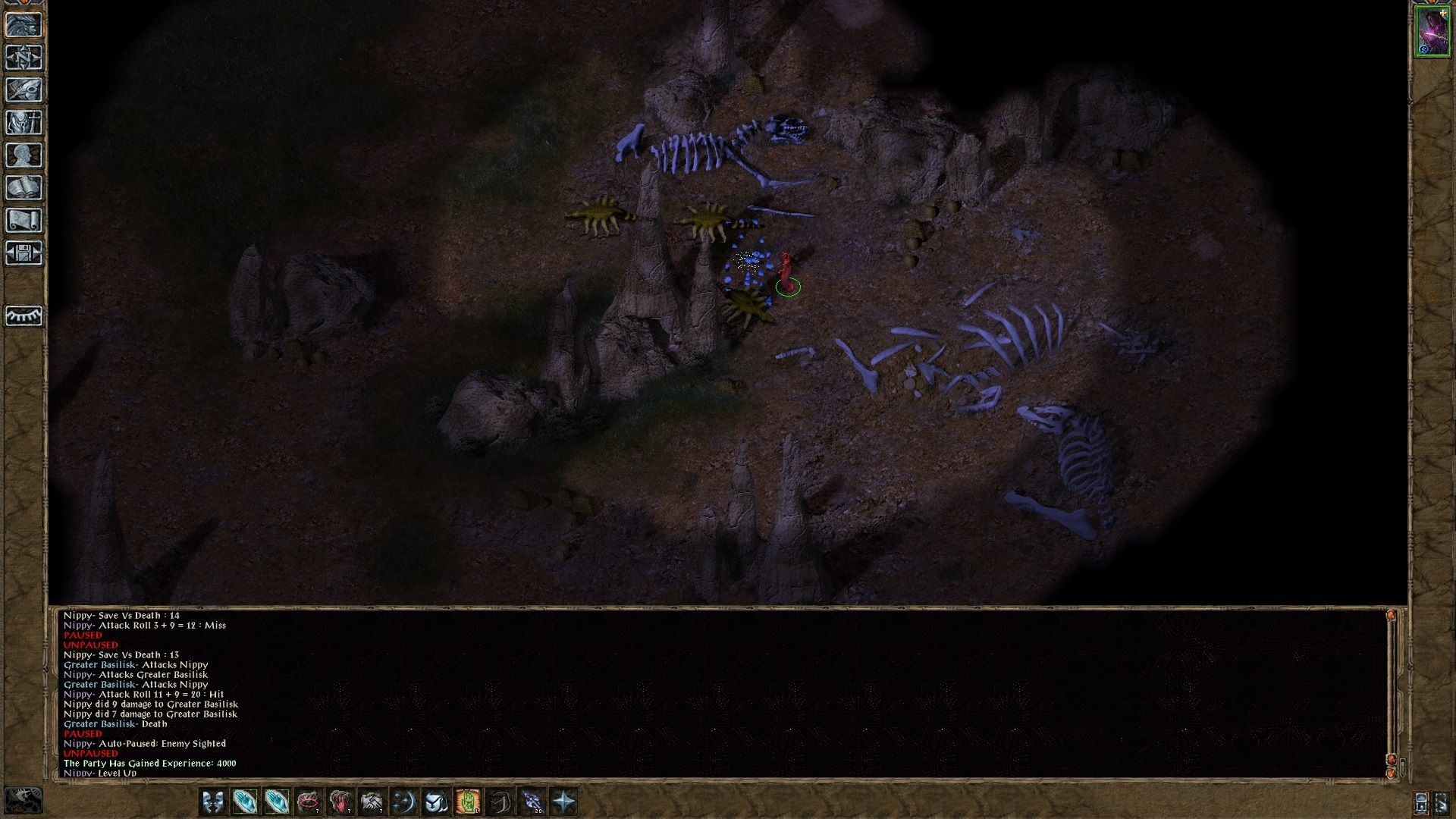Return to game using the top sidebar icon
The height and width of the screenshot is (819, 1456).
[x=24, y=27]
